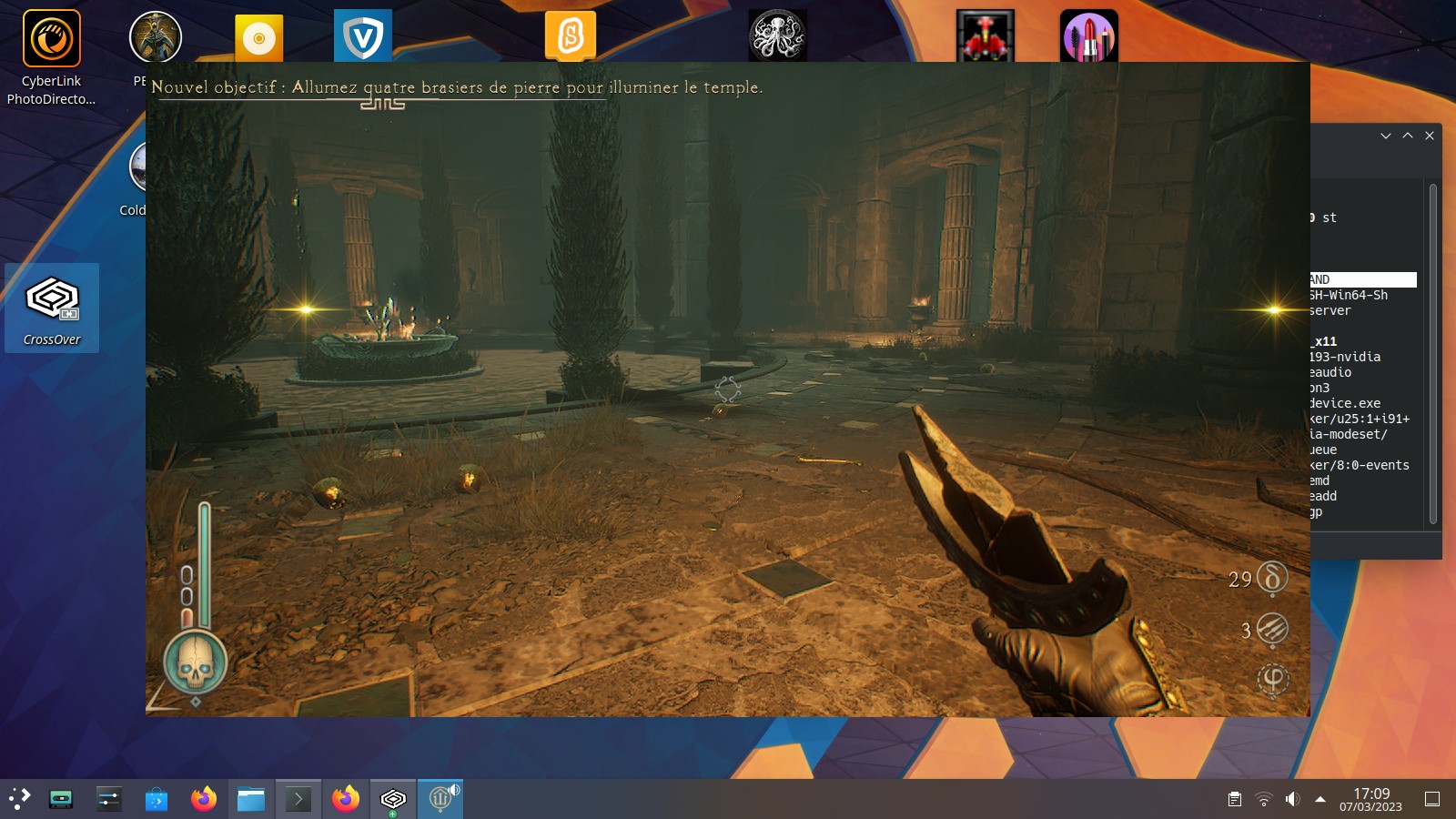This screenshot has height=819, width=1456.
Task: Launch Firefox from the taskbar
Action: pyautogui.click(x=204, y=800)
